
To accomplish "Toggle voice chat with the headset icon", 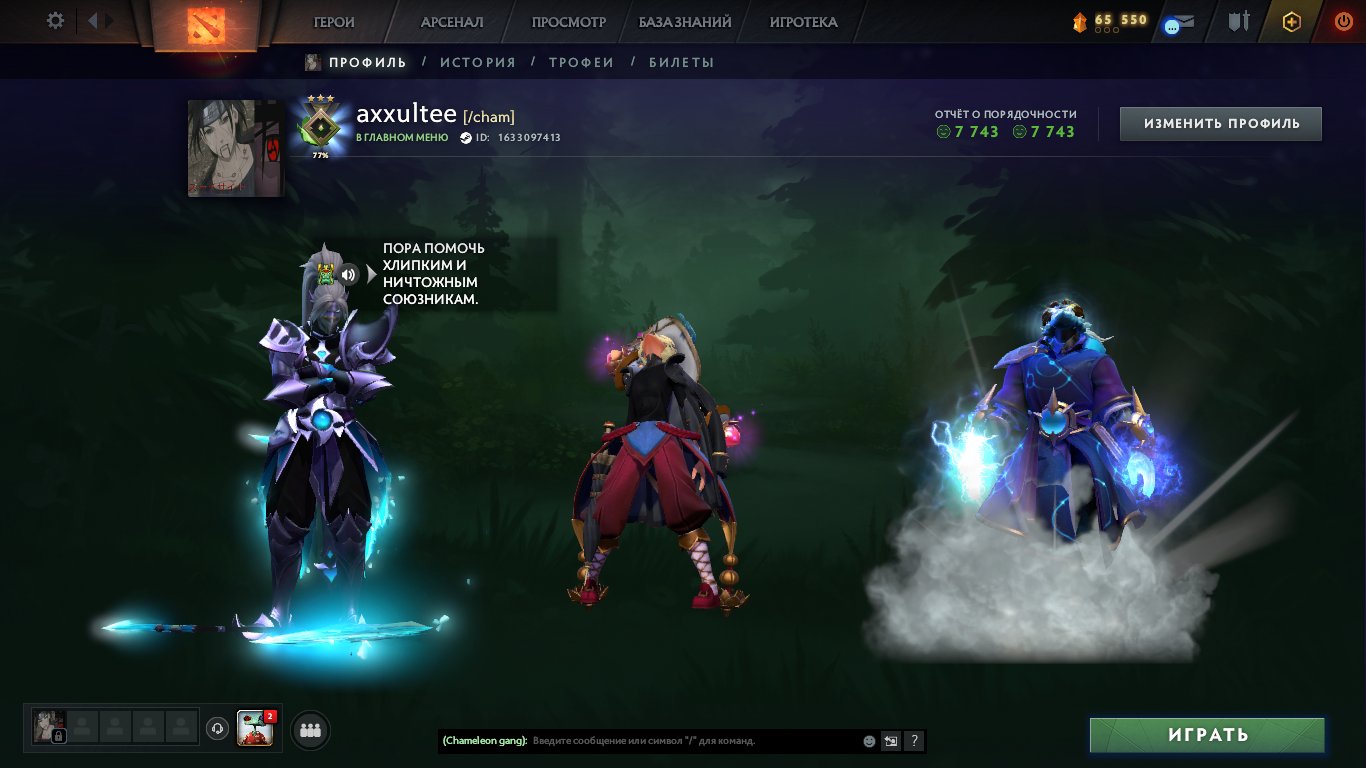I will [x=215, y=728].
